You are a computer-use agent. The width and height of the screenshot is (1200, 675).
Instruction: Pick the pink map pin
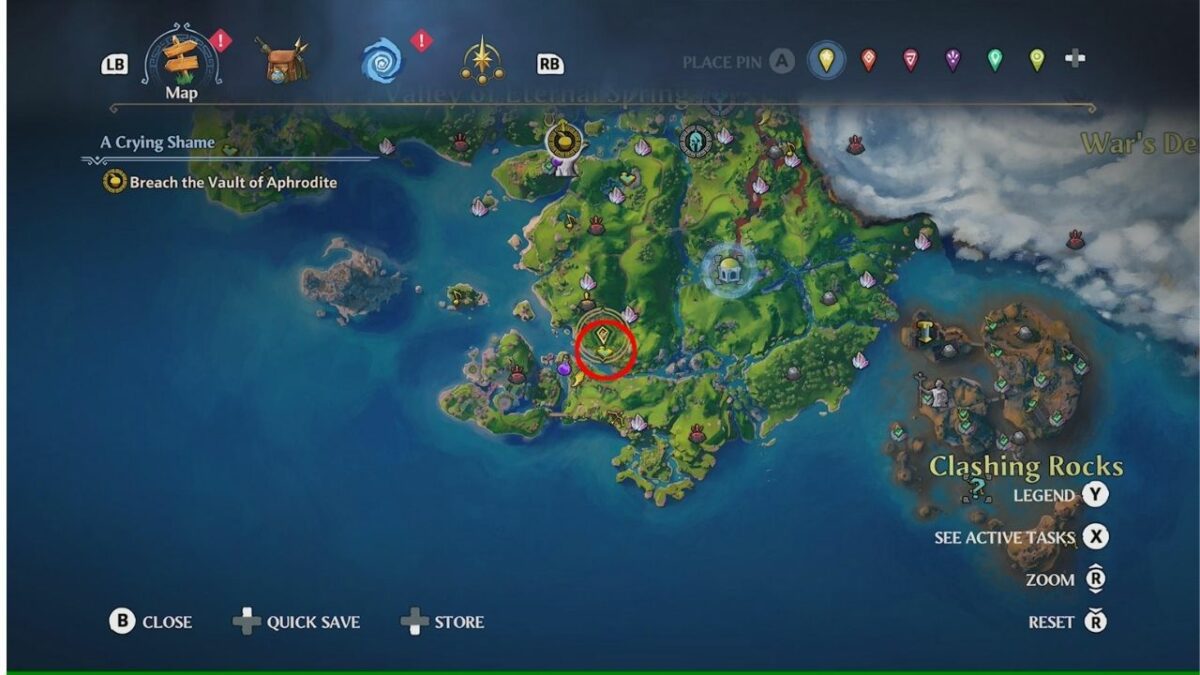point(910,61)
